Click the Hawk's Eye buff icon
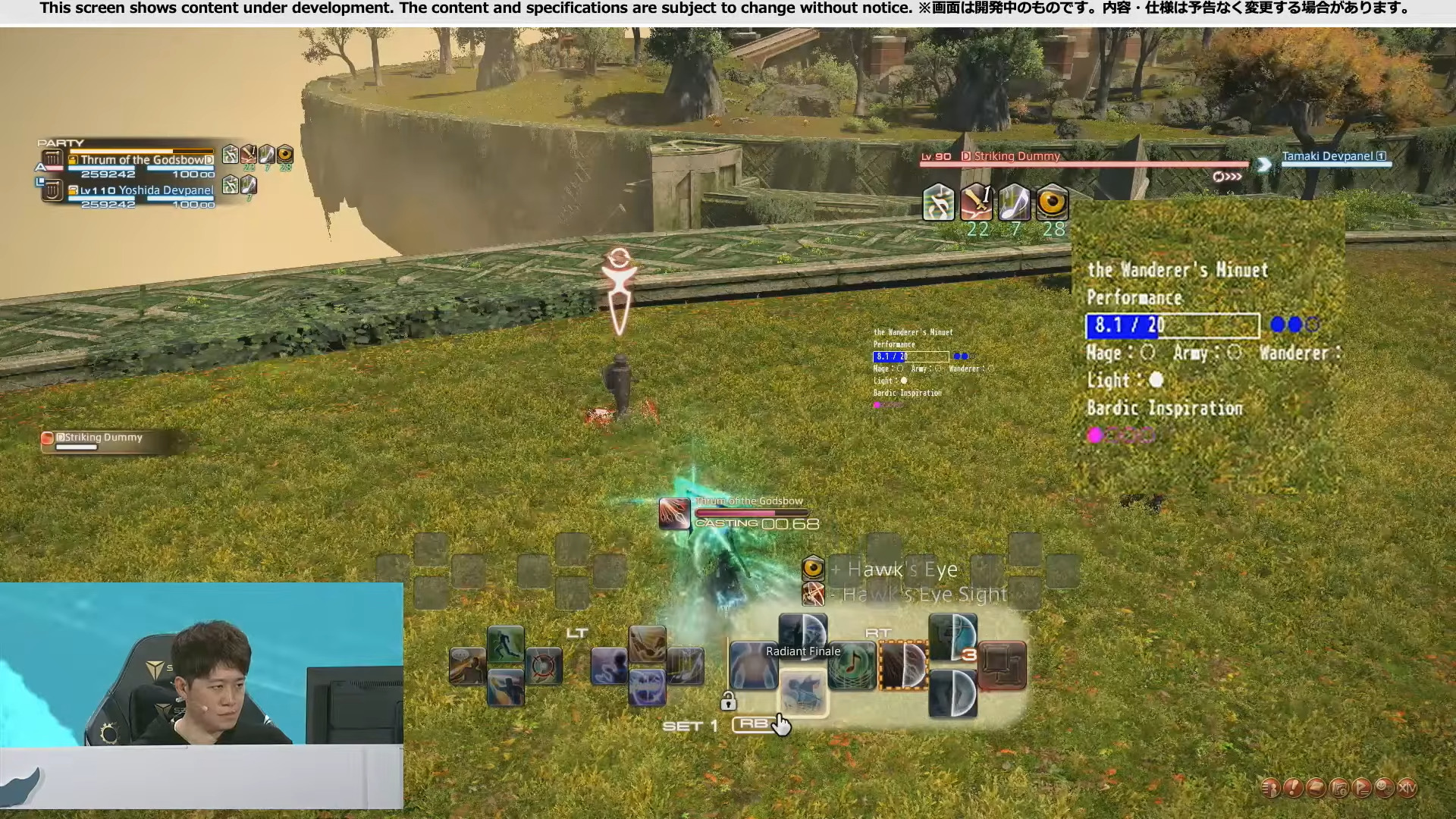 tap(814, 570)
